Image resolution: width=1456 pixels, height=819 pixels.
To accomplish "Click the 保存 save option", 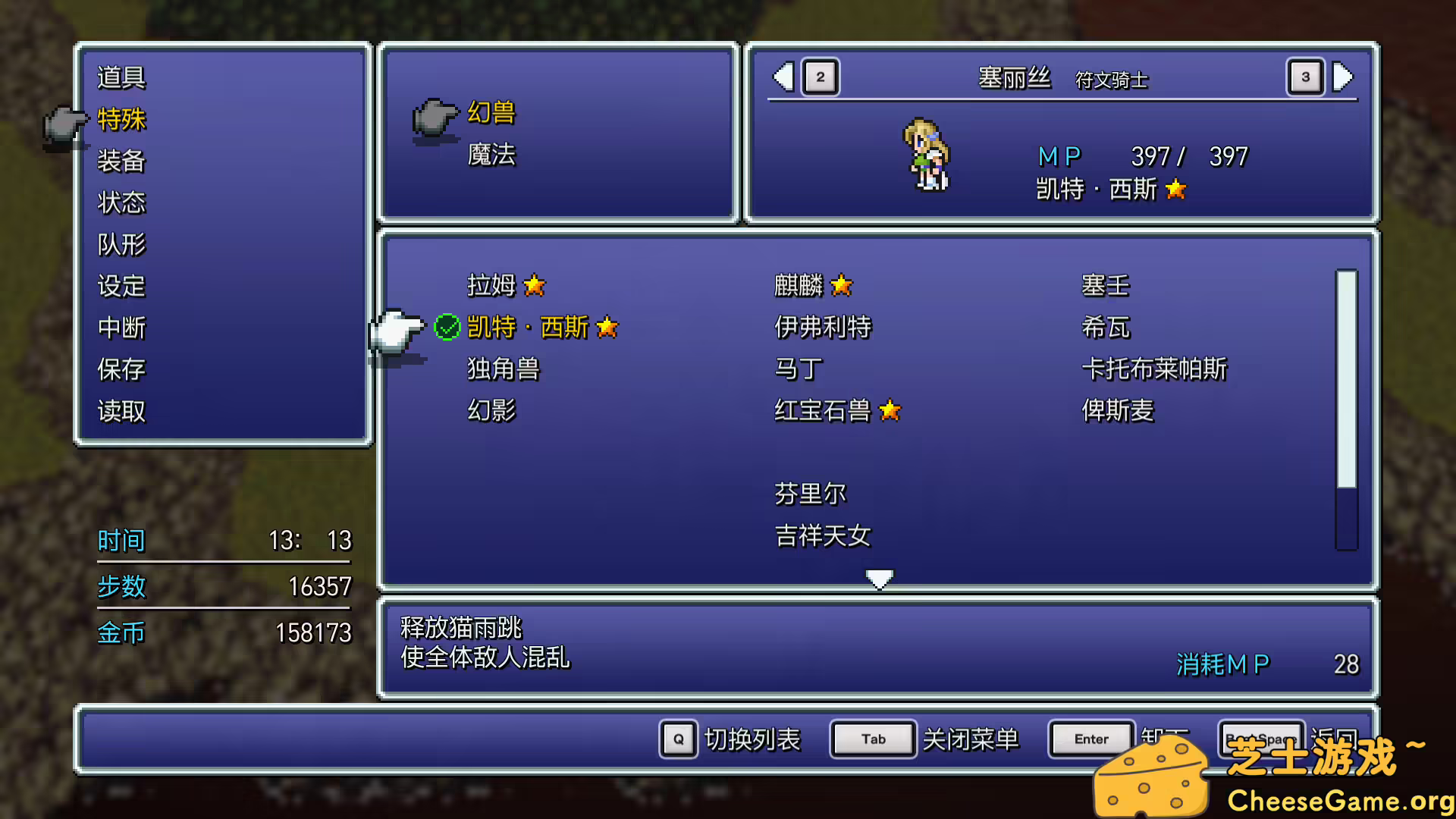I will tap(121, 370).
